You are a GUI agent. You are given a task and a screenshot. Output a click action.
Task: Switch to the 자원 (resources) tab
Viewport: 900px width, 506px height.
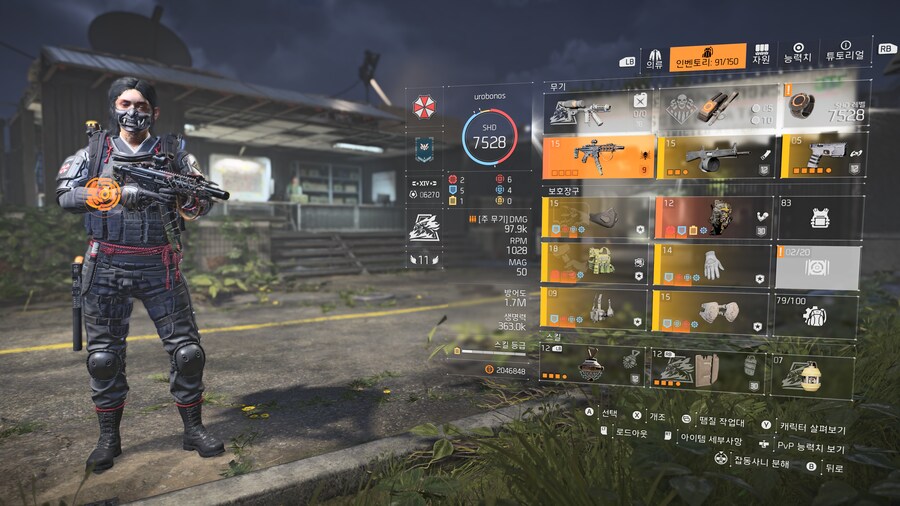pyautogui.click(x=761, y=55)
